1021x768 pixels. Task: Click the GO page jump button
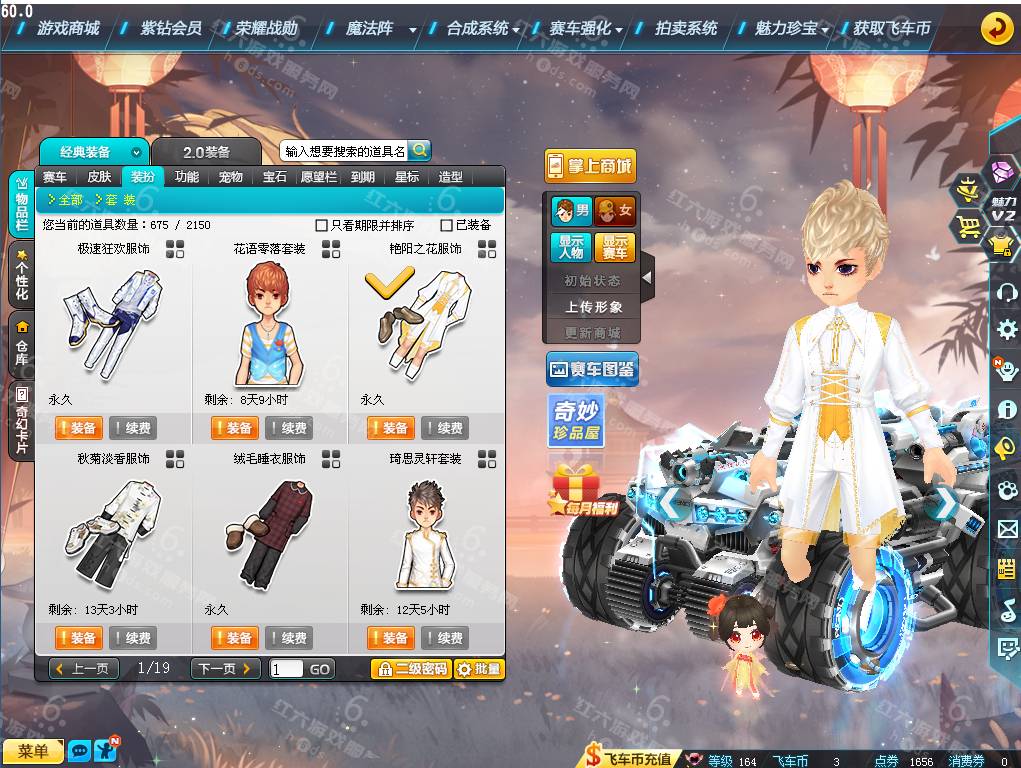tap(319, 669)
